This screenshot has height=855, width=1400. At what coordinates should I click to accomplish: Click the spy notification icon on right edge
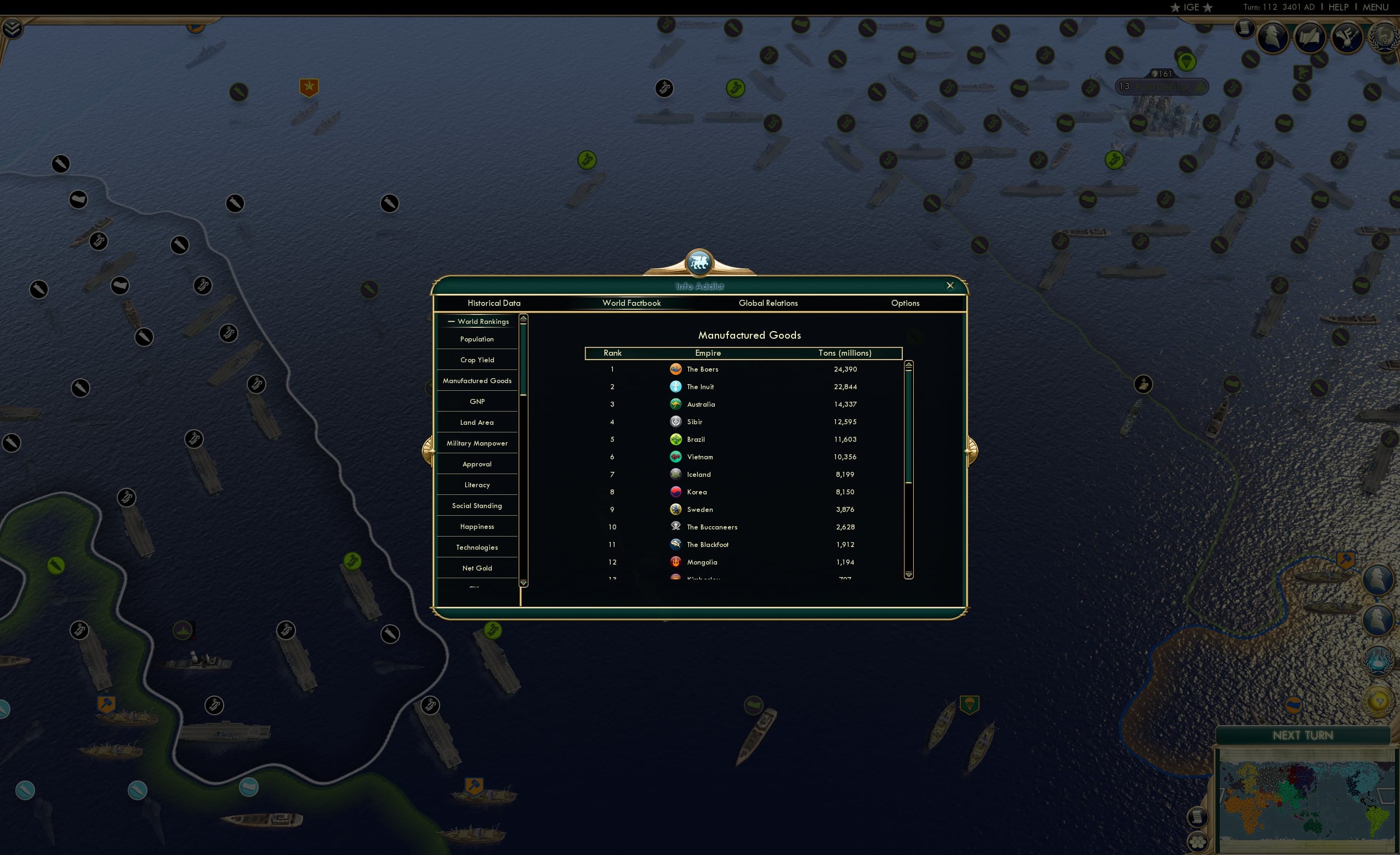tap(1379, 578)
